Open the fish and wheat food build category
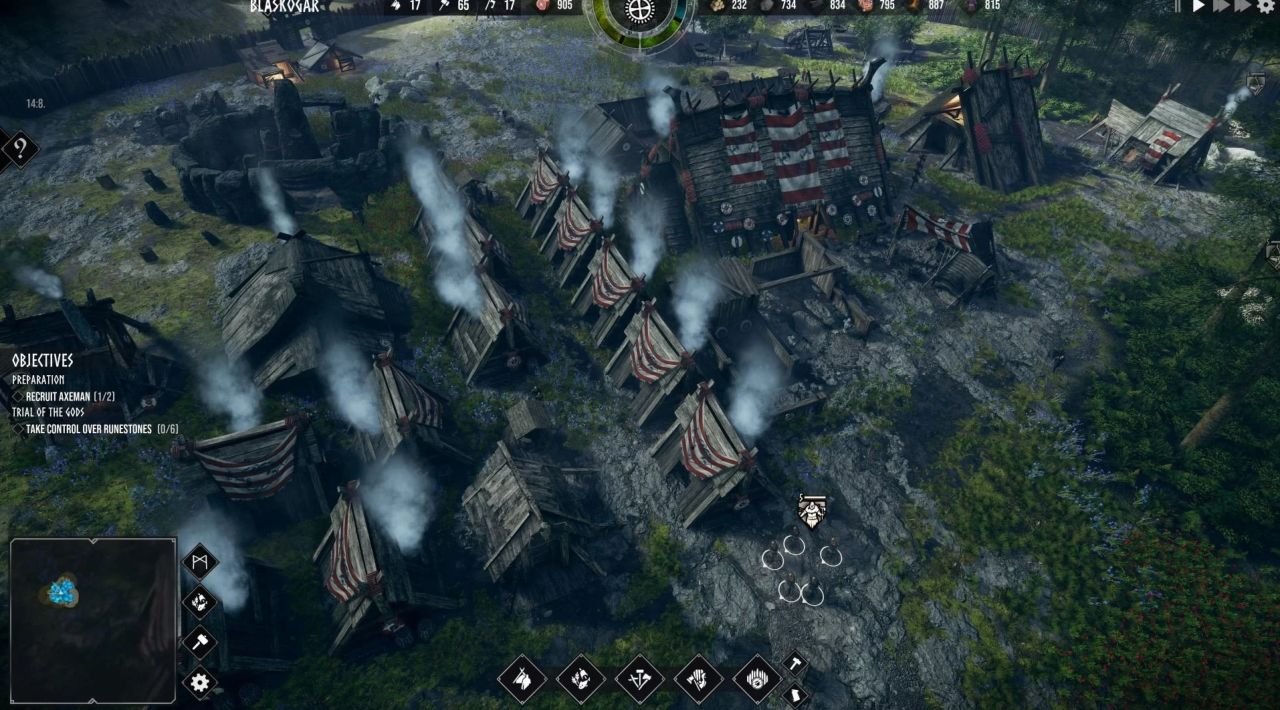1280x710 pixels. coord(581,679)
